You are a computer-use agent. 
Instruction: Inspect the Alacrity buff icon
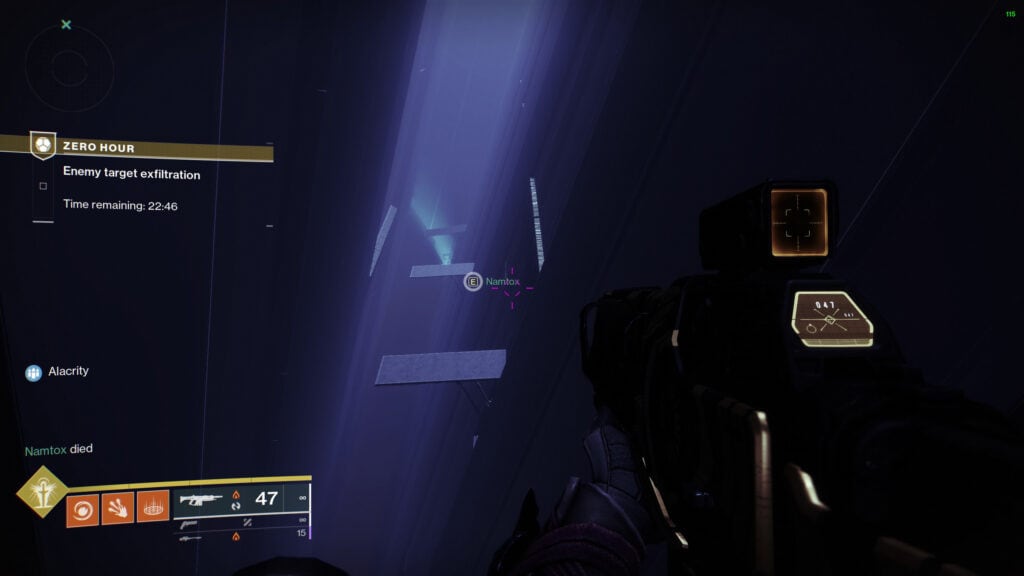pos(34,372)
